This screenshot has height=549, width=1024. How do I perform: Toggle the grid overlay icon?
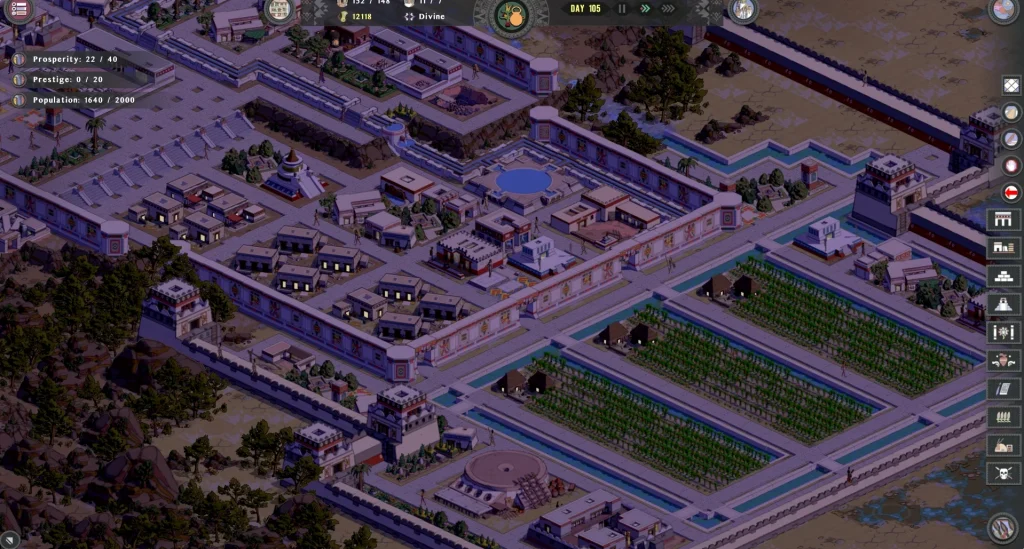pos(1011,85)
